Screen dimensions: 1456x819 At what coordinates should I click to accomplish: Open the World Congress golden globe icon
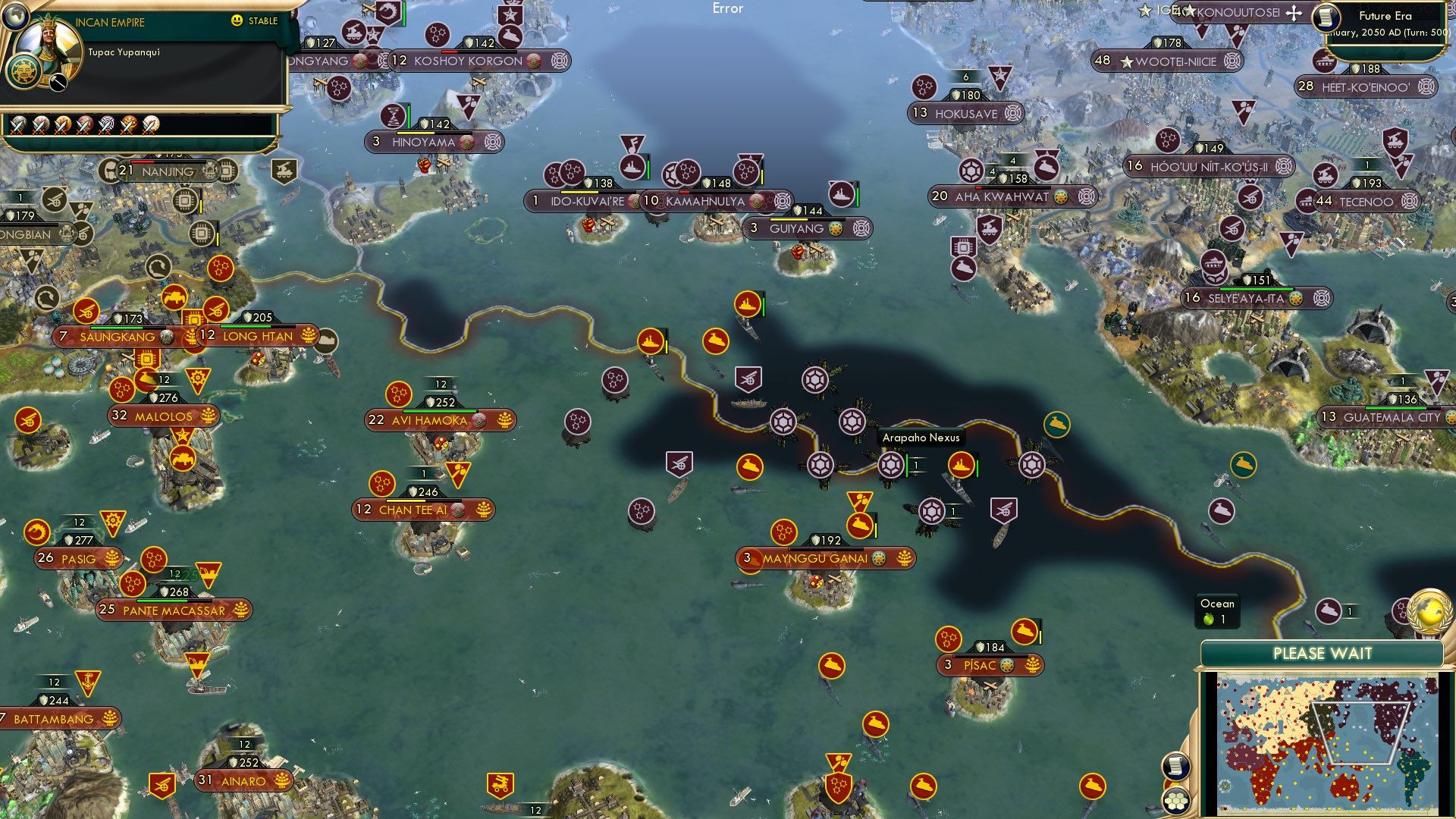coord(1429,613)
